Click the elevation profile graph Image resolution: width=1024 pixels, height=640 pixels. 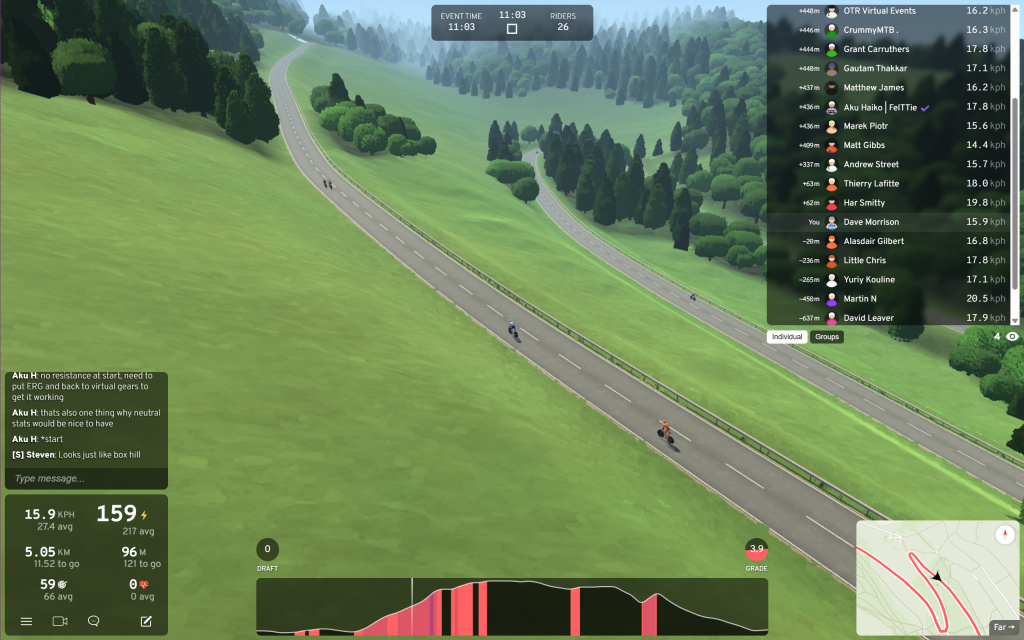coord(512,606)
